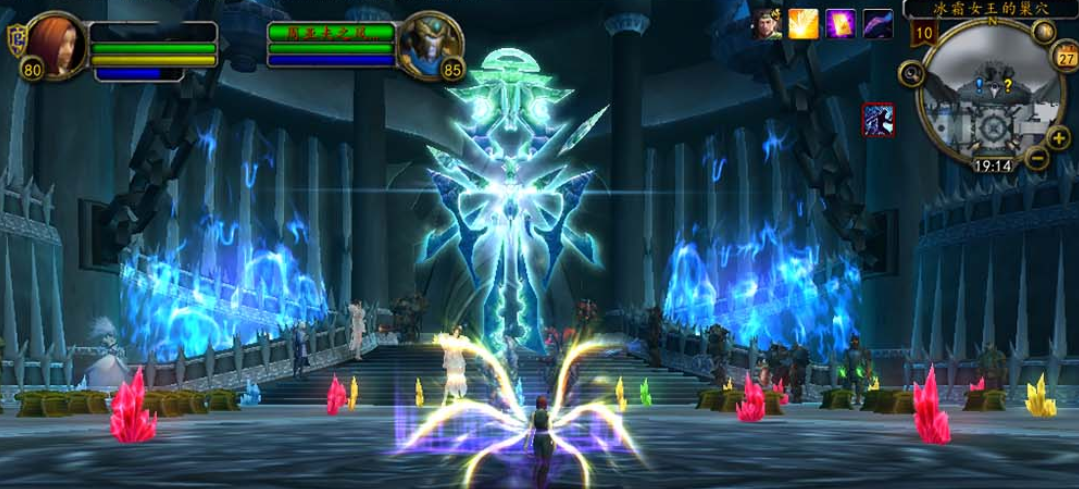
Task: Click the instance difficulty banner showing 10
Action: pyautogui.click(x=924, y=33)
